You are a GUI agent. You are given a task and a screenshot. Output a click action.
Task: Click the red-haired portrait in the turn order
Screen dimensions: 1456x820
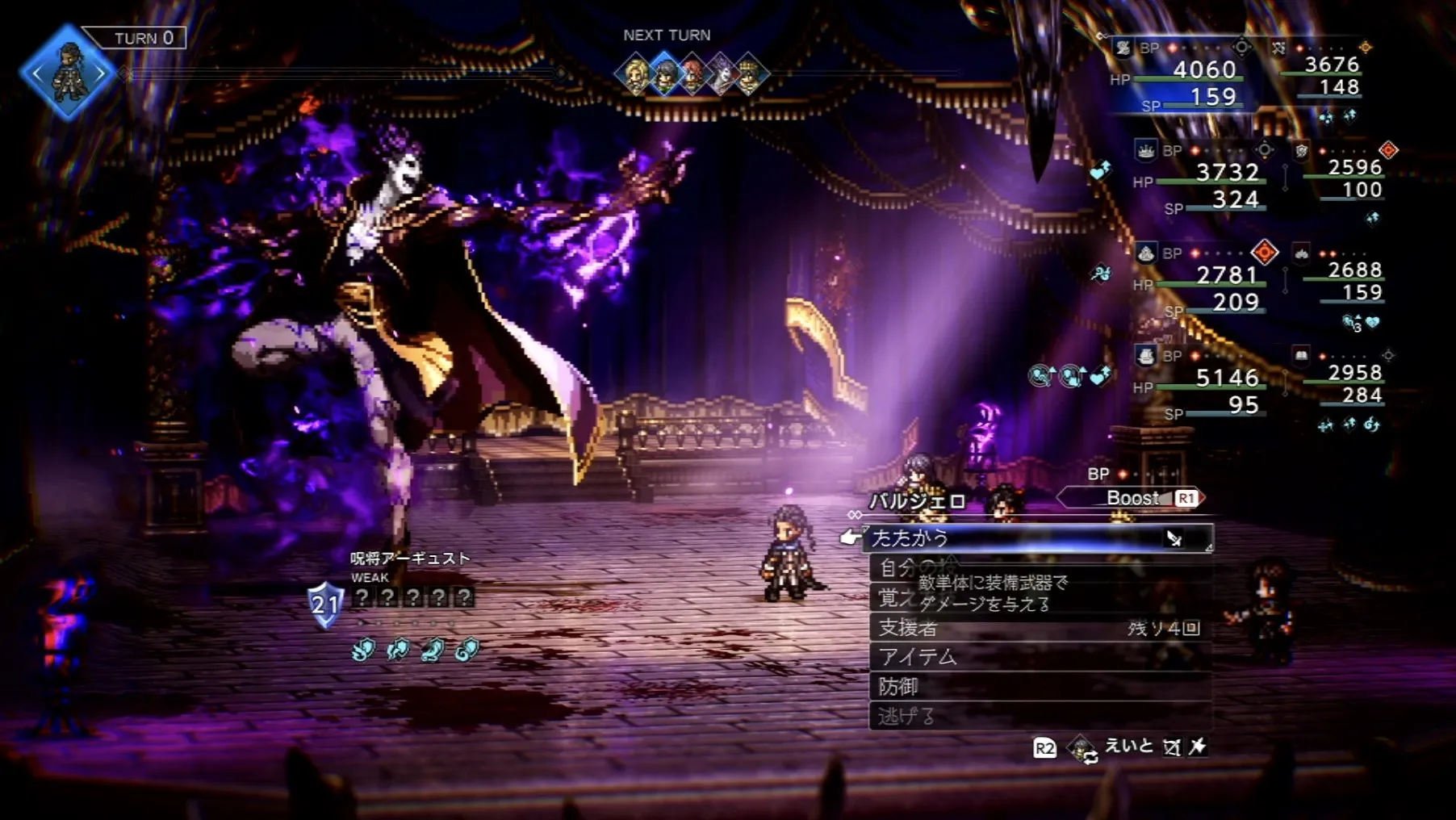(692, 74)
